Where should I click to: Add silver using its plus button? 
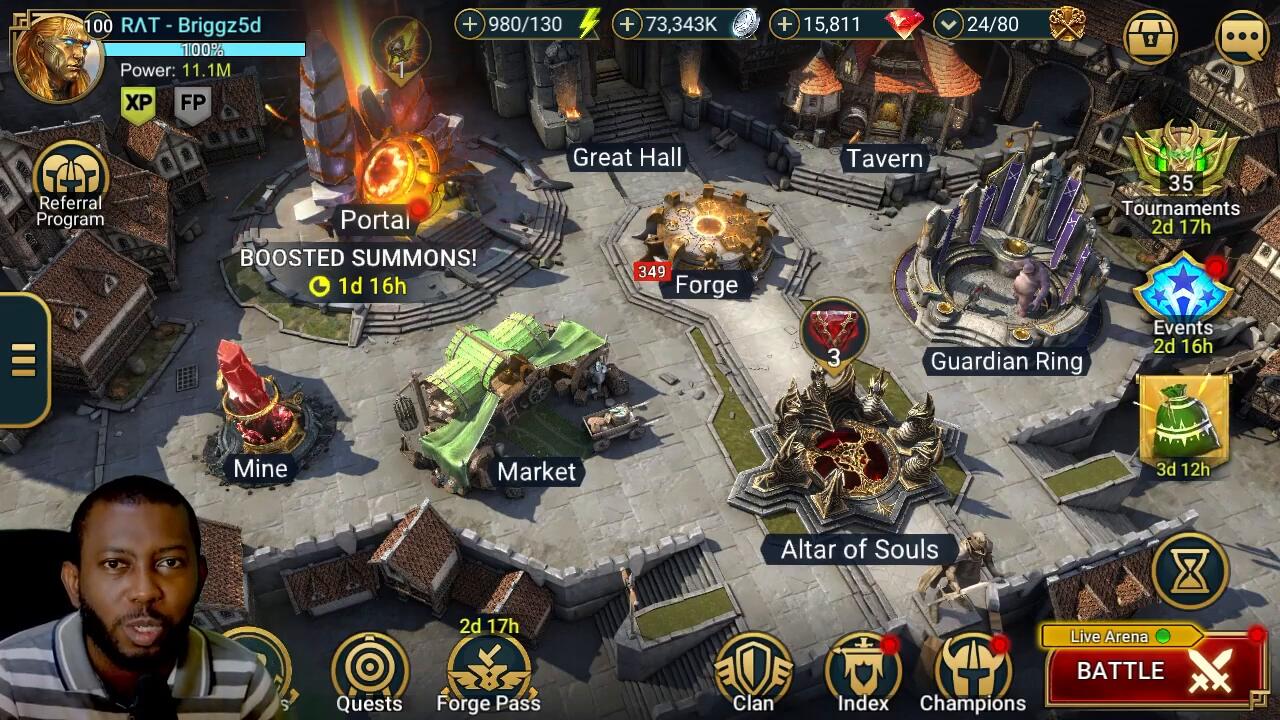click(627, 24)
